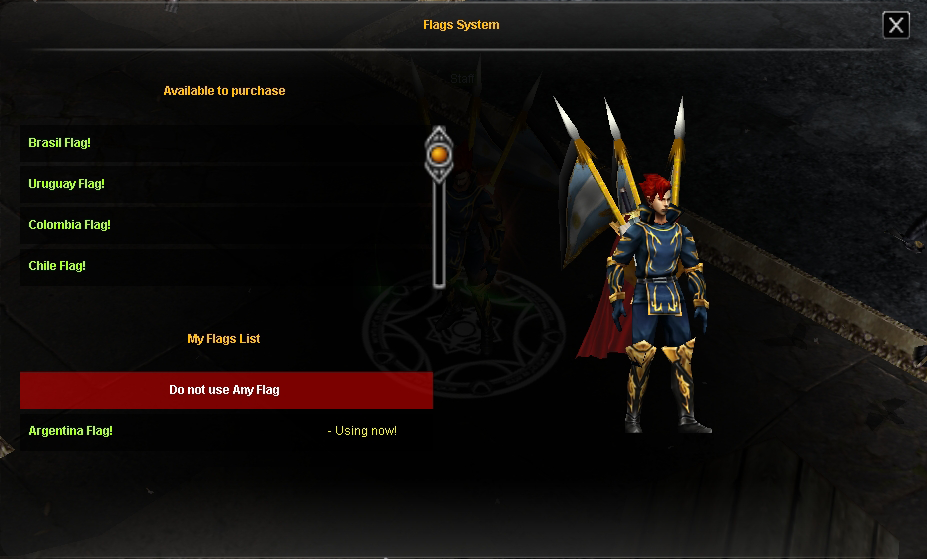The height and width of the screenshot is (559, 927).
Task: Click the Do not use Any Flag button
Action: pos(225,390)
